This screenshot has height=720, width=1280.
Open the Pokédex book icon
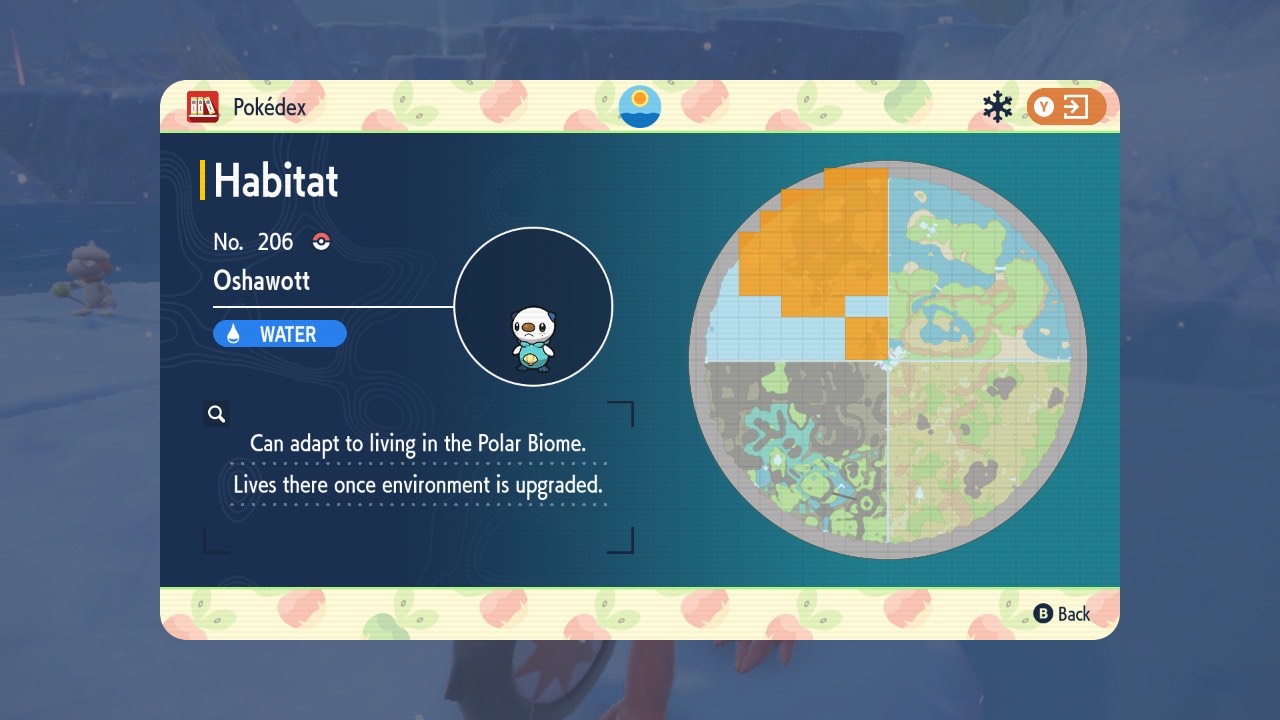[x=203, y=106]
